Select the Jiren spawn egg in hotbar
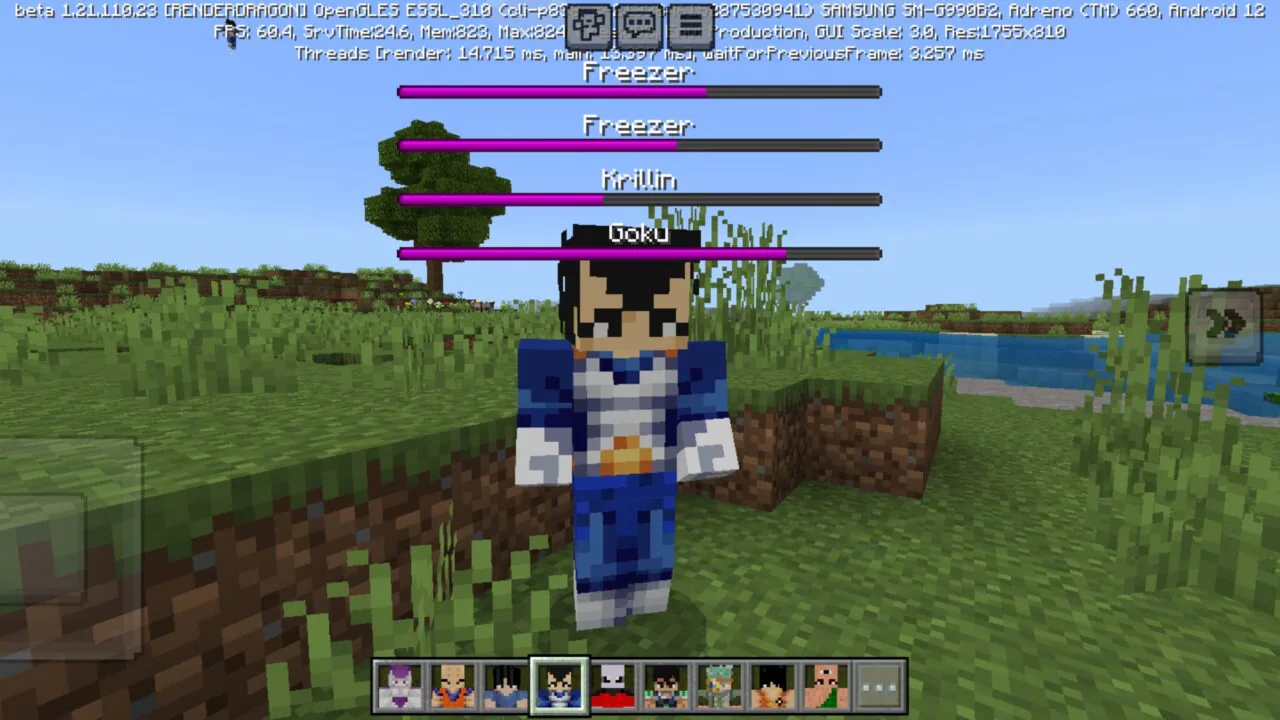 pyautogui.click(x=610, y=685)
